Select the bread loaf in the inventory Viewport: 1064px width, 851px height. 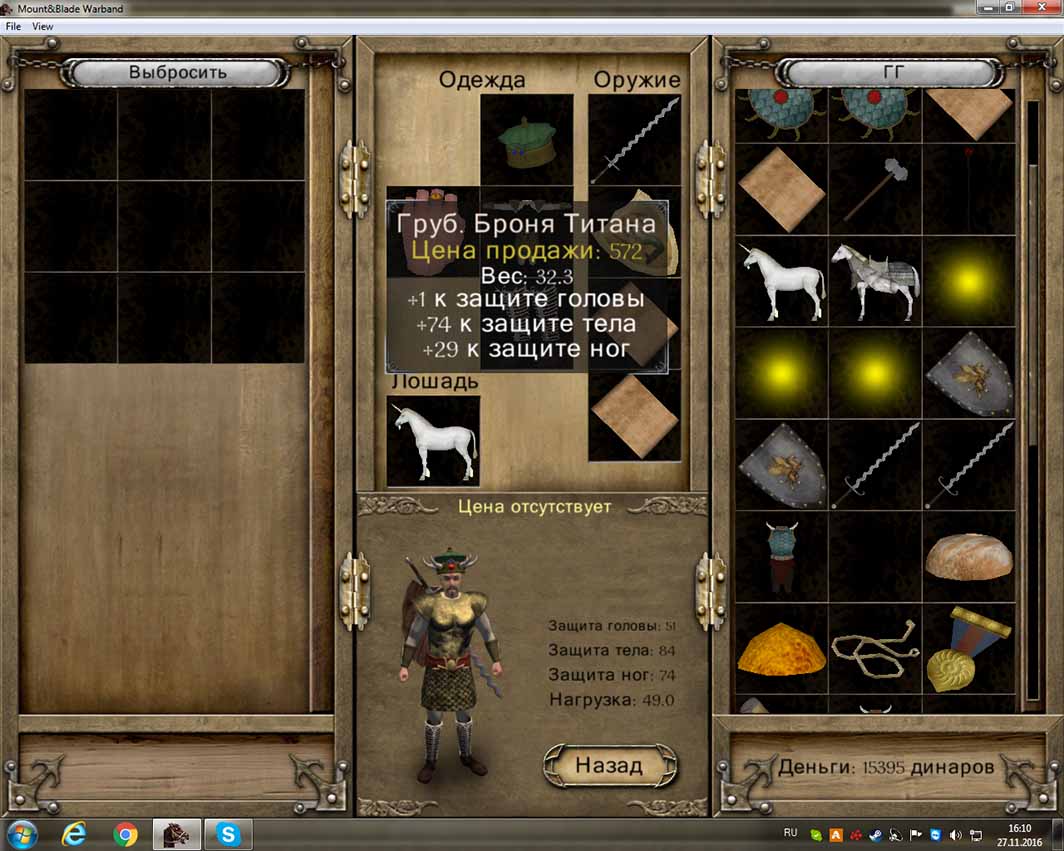point(968,557)
